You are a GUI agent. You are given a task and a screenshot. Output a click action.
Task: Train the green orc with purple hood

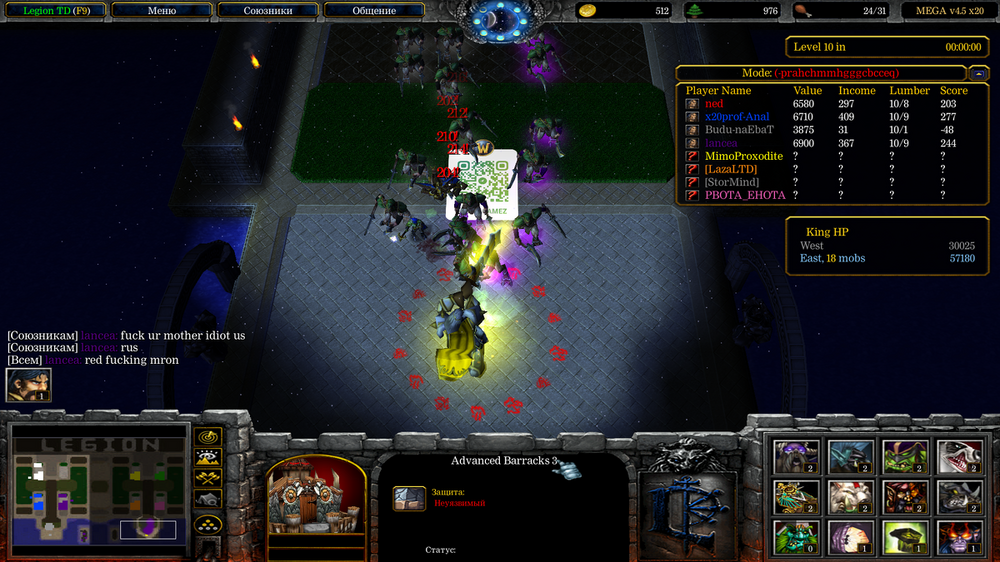pyautogui.click(x=905, y=456)
